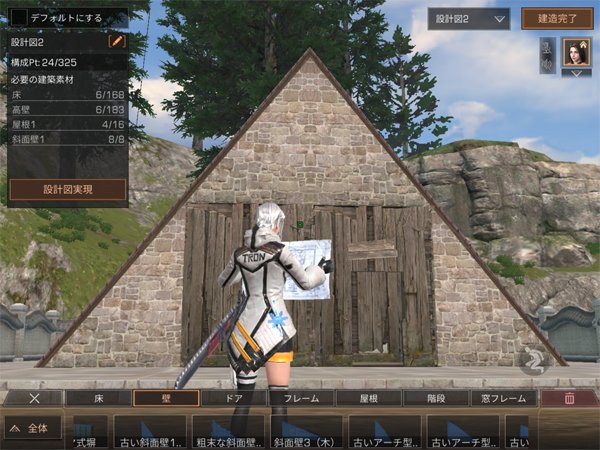Choose the 屋根 tab
The image size is (600, 450).
369,398
